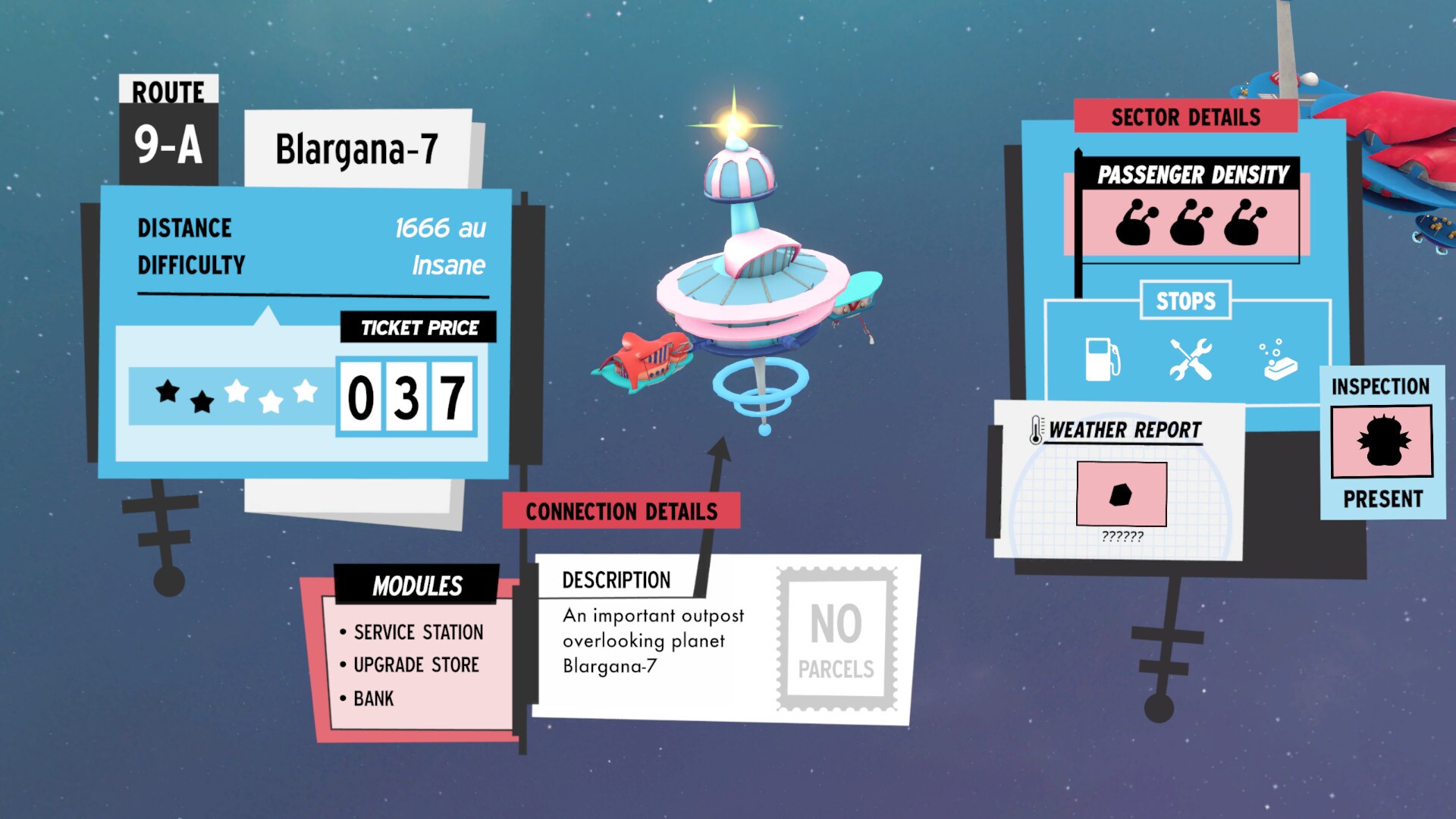Select the UPGRADE STORE module entry

pyautogui.click(x=415, y=665)
